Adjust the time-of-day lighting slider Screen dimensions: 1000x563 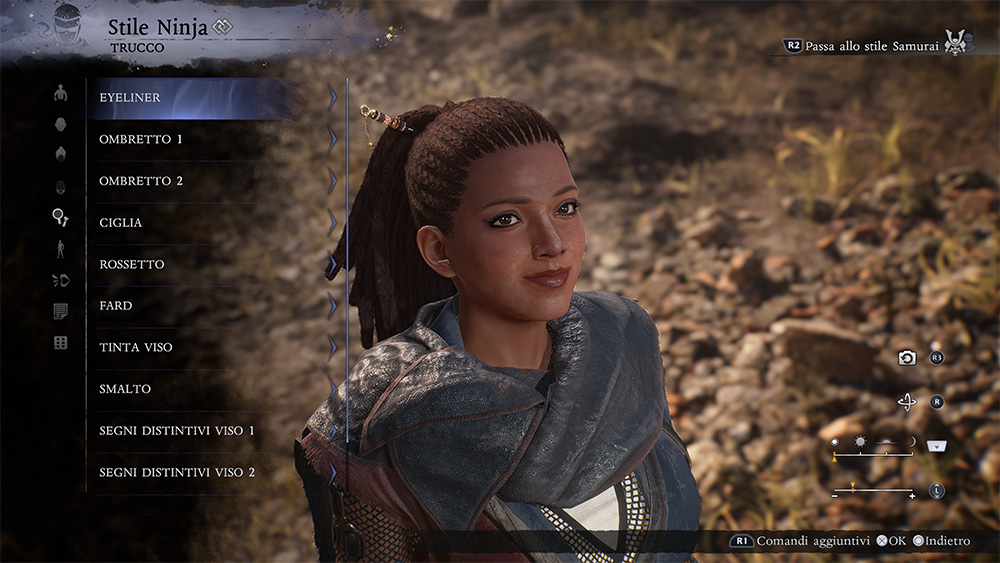click(x=874, y=452)
